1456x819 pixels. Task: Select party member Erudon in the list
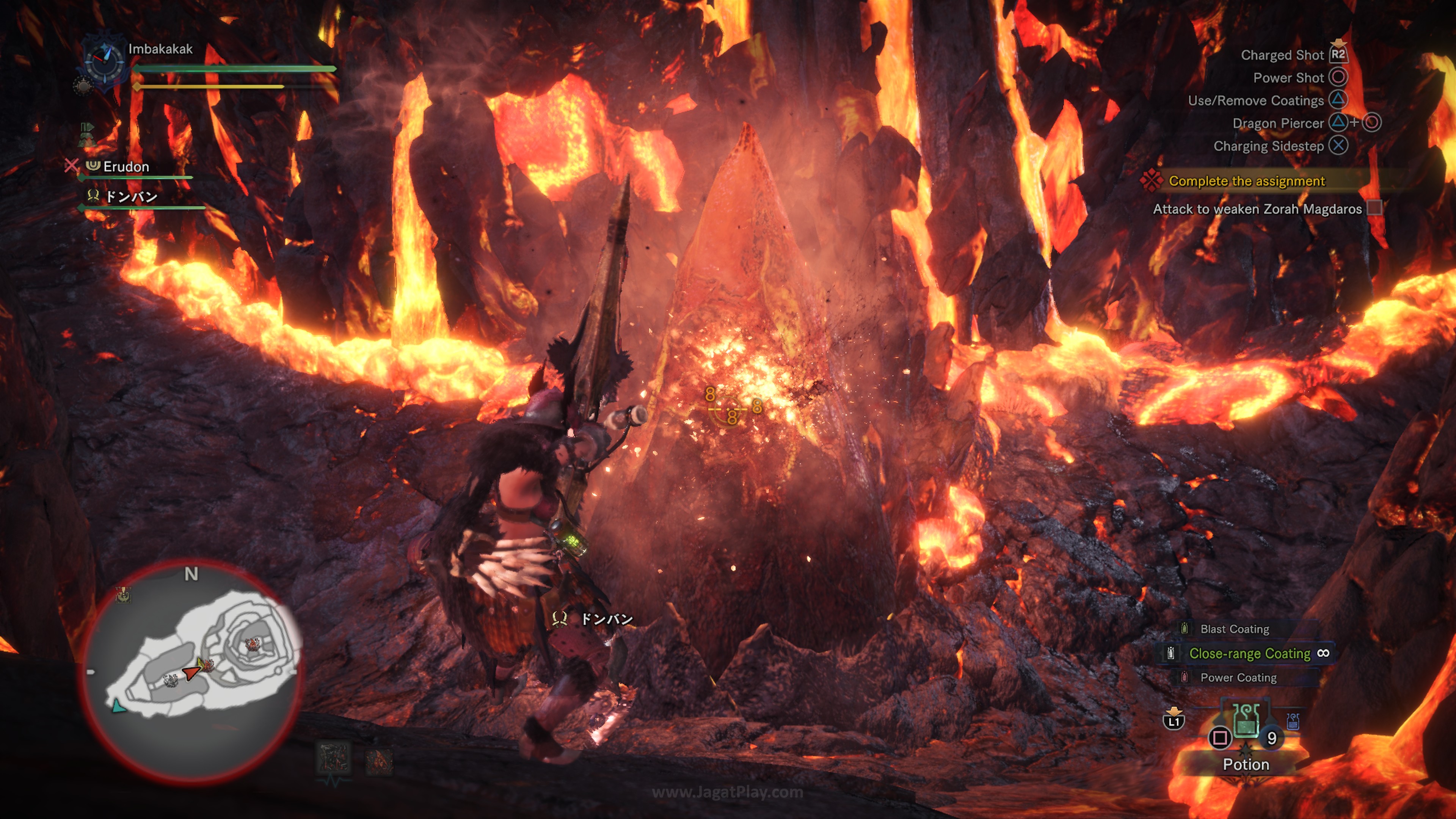(x=126, y=167)
